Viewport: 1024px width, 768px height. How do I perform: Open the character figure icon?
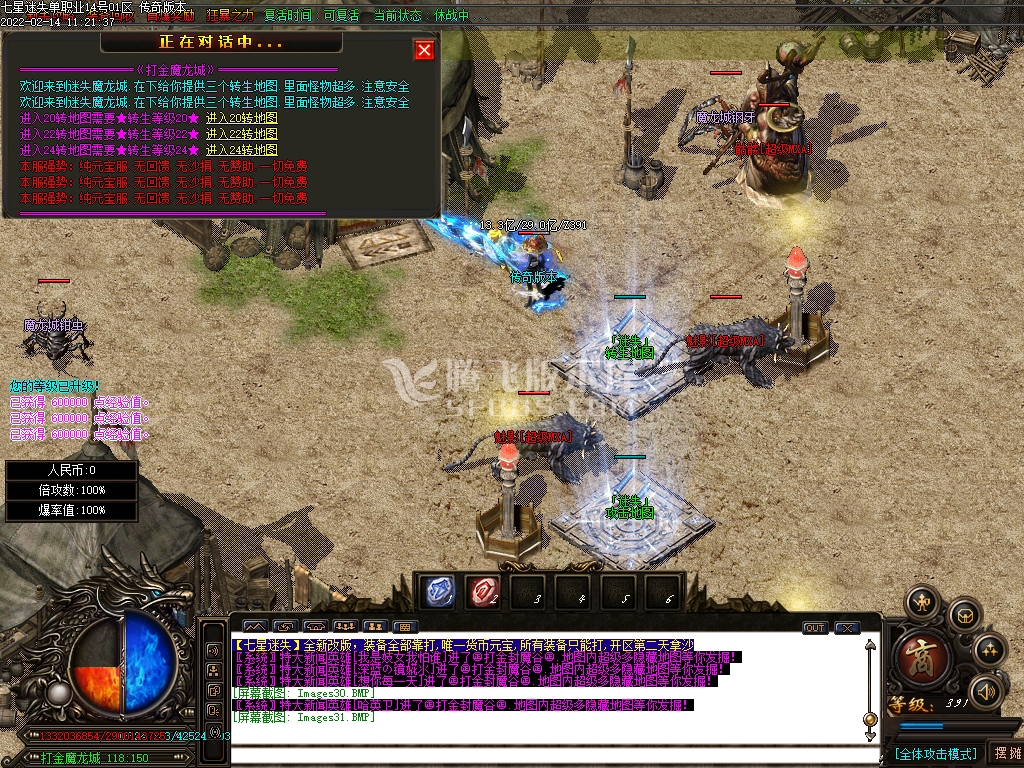921,602
